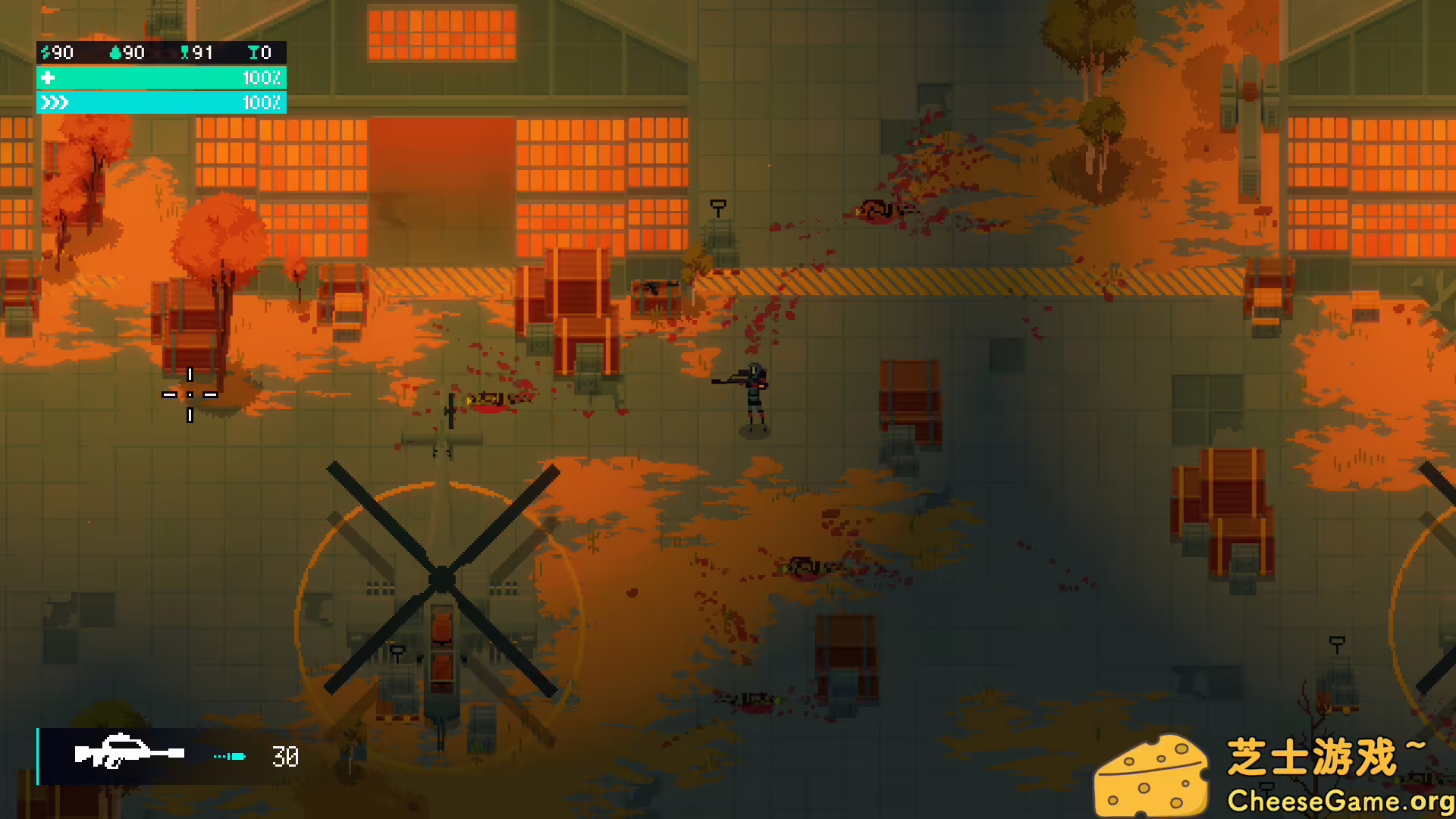Select the blood drop stat icon
This screenshot has width=1456, height=819.
116,53
